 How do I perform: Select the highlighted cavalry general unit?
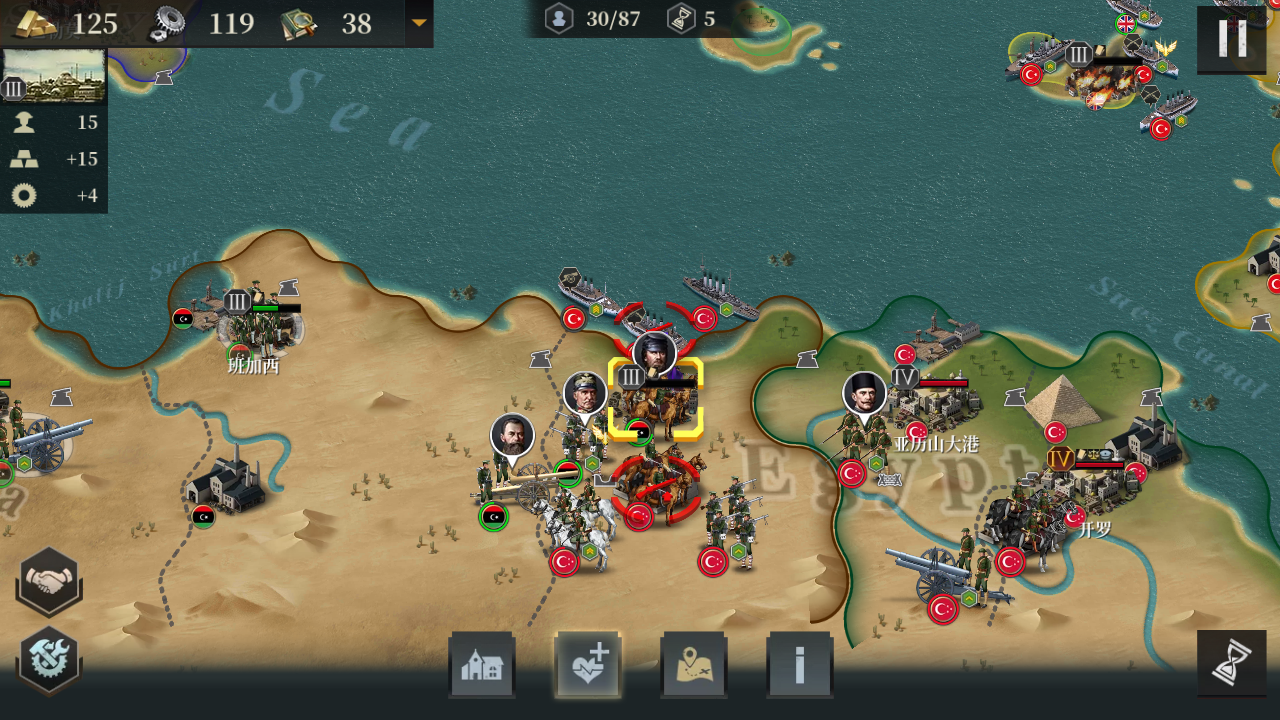coord(656,400)
